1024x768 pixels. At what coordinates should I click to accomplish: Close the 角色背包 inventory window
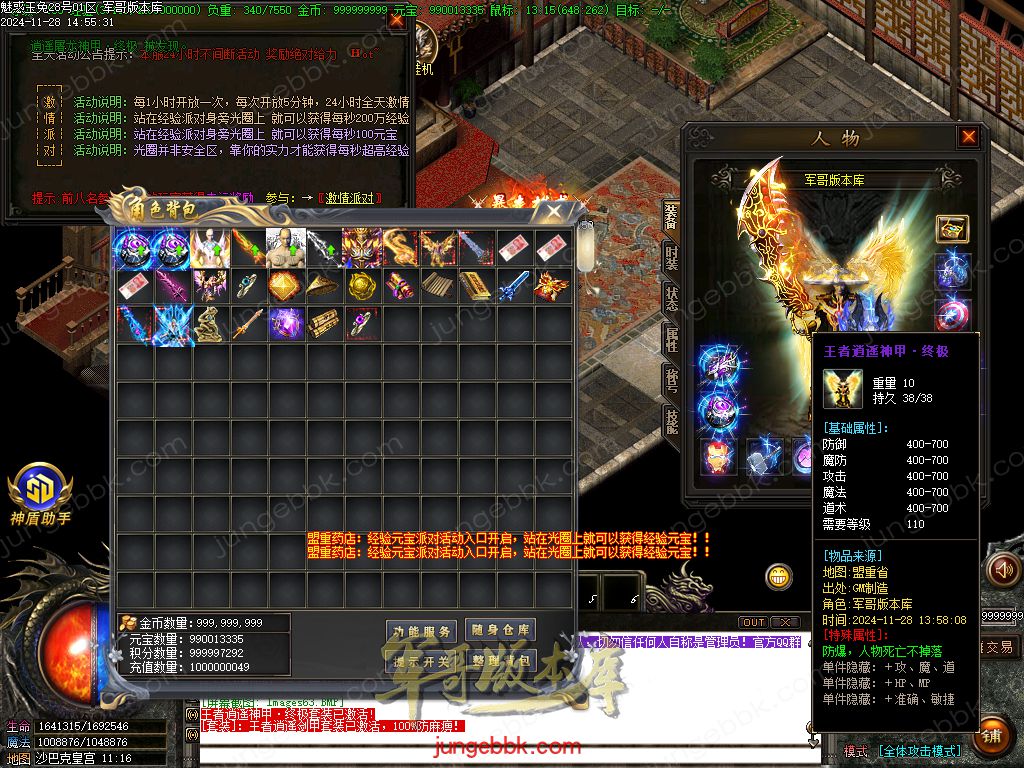[x=553, y=211]
